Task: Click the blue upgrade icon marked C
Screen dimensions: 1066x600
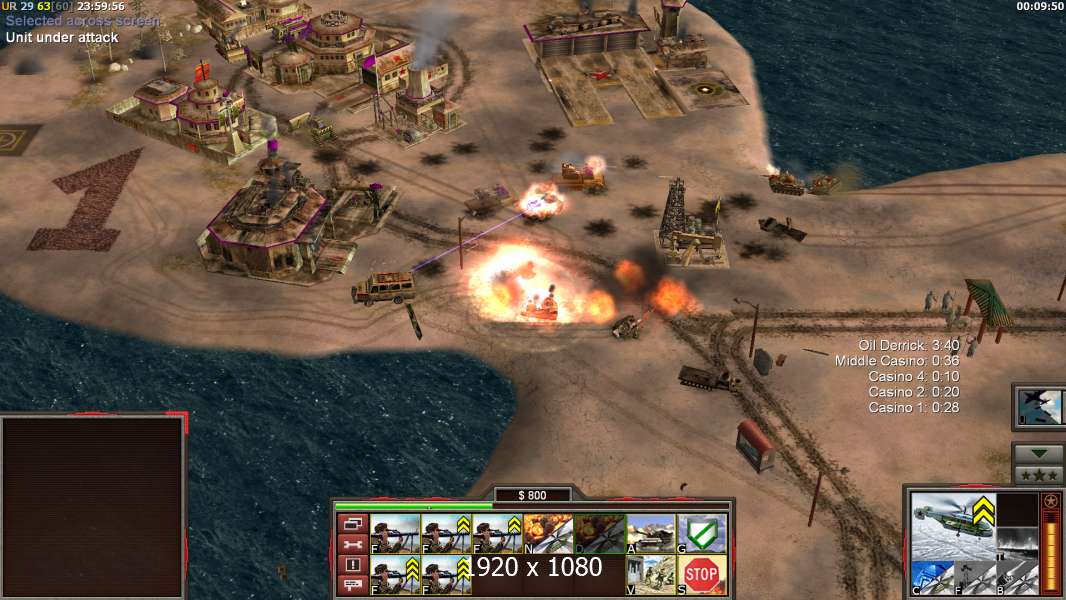Action: coord(931,577)
